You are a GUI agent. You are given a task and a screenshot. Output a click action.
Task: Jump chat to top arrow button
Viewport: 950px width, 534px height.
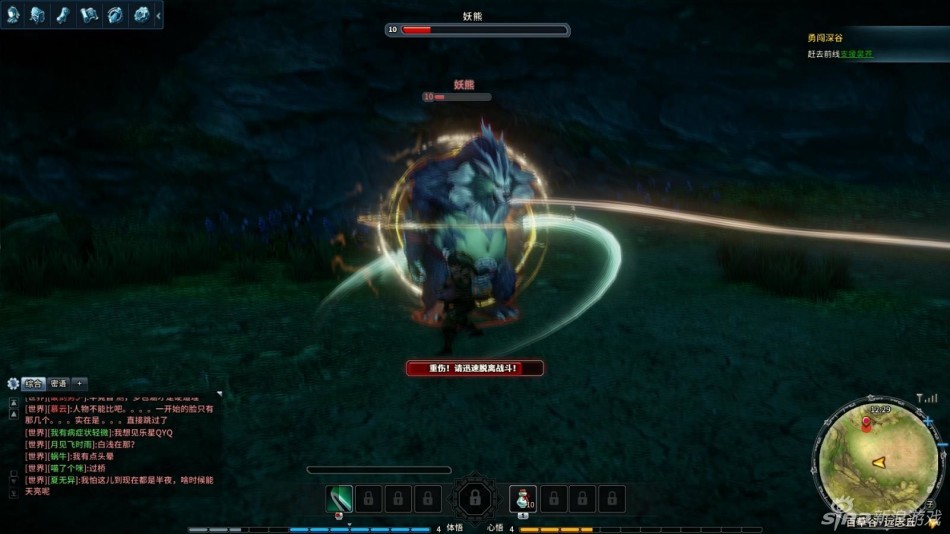tap(14, 401)
